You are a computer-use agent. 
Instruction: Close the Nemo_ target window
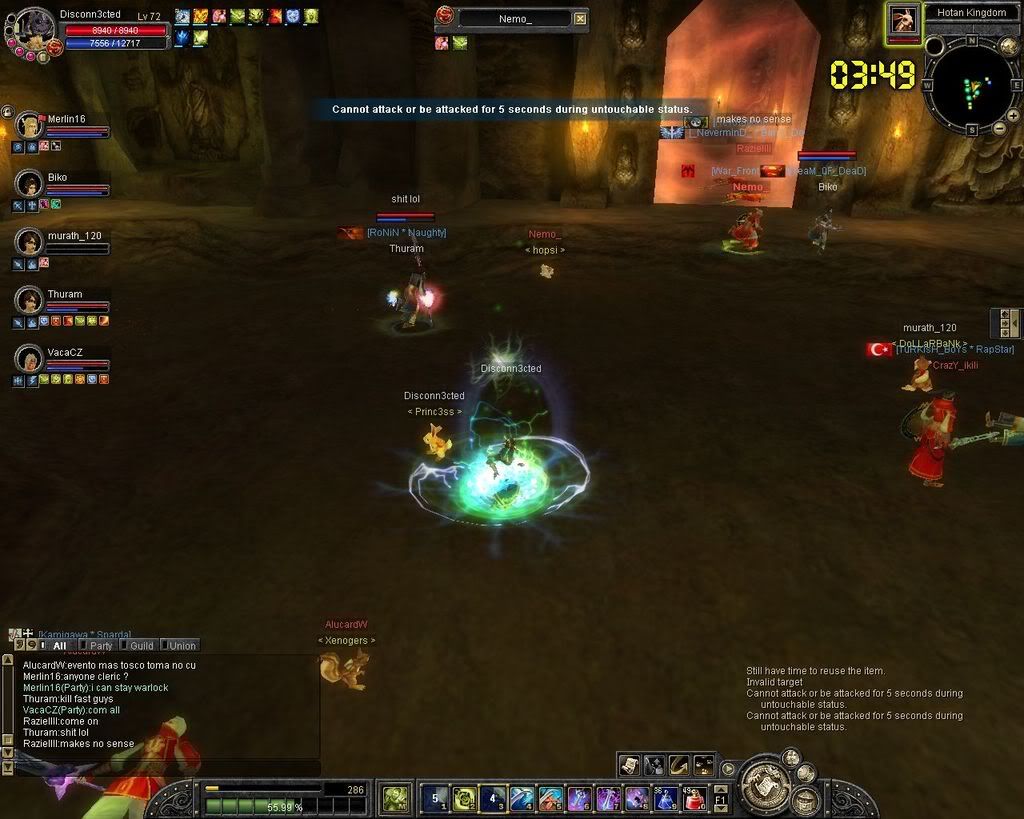[x=581, y=18]
